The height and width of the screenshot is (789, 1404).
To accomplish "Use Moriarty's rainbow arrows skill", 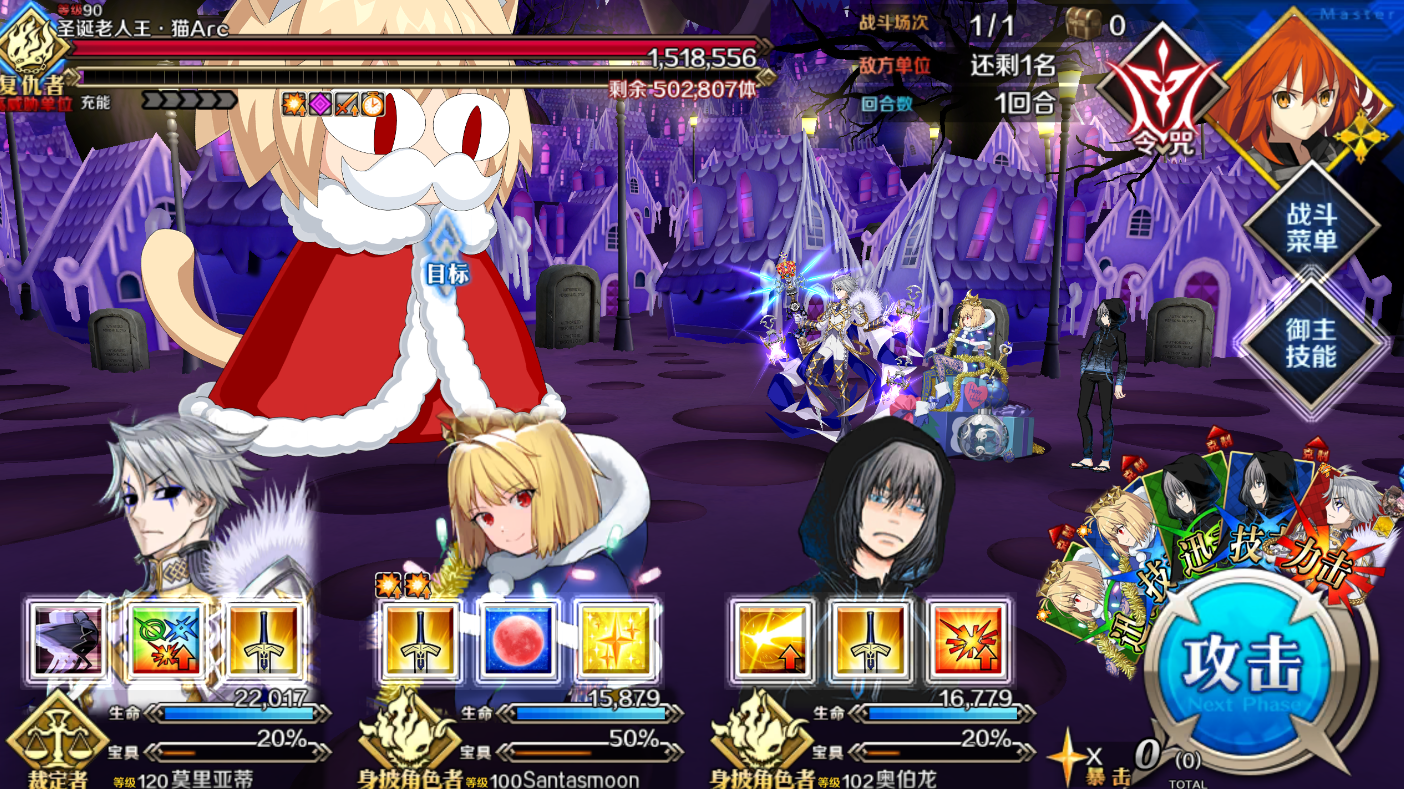I will click(166, 641).
